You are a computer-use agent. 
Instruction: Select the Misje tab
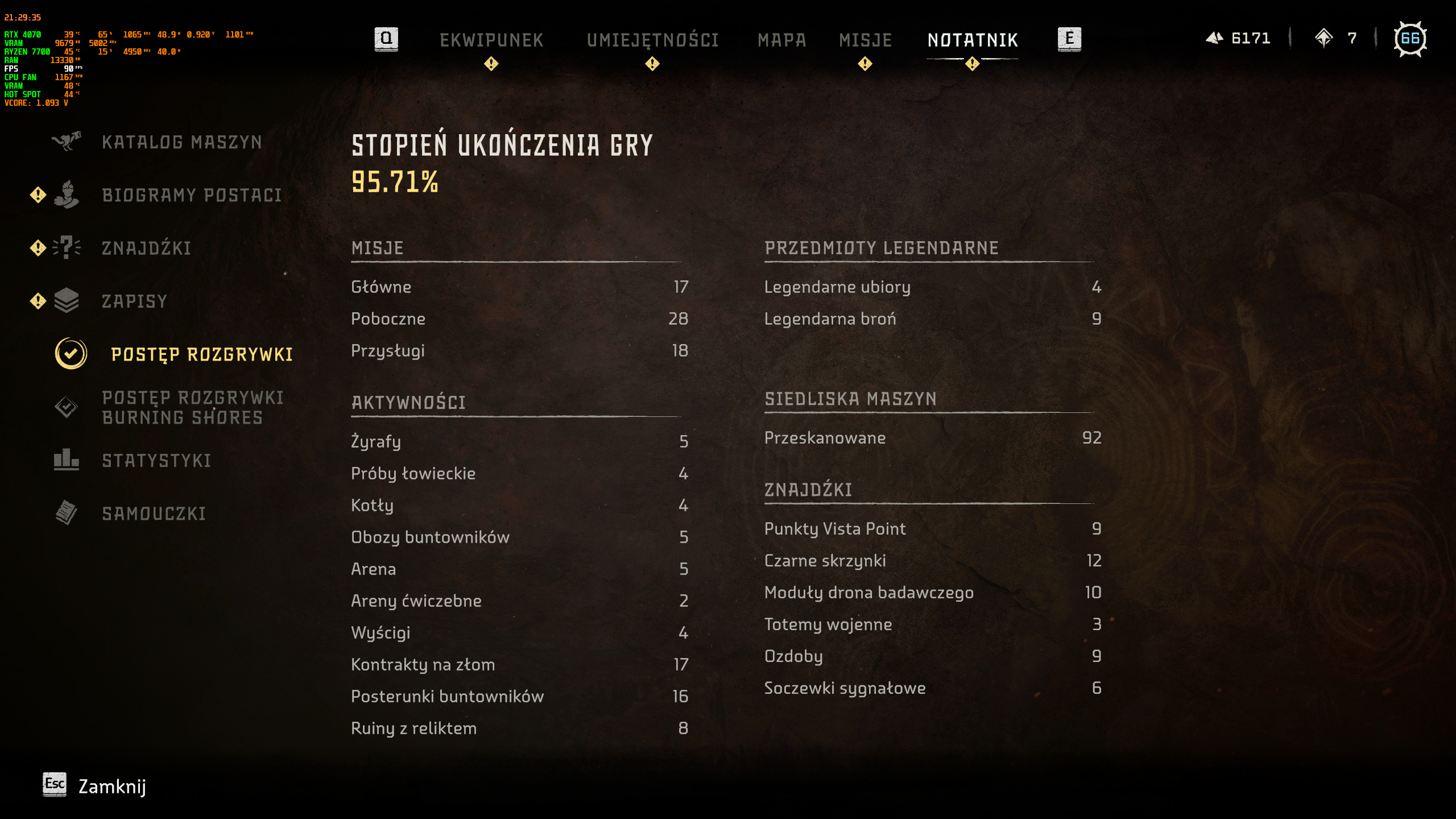pyautogui.click(x=865, y=40)
